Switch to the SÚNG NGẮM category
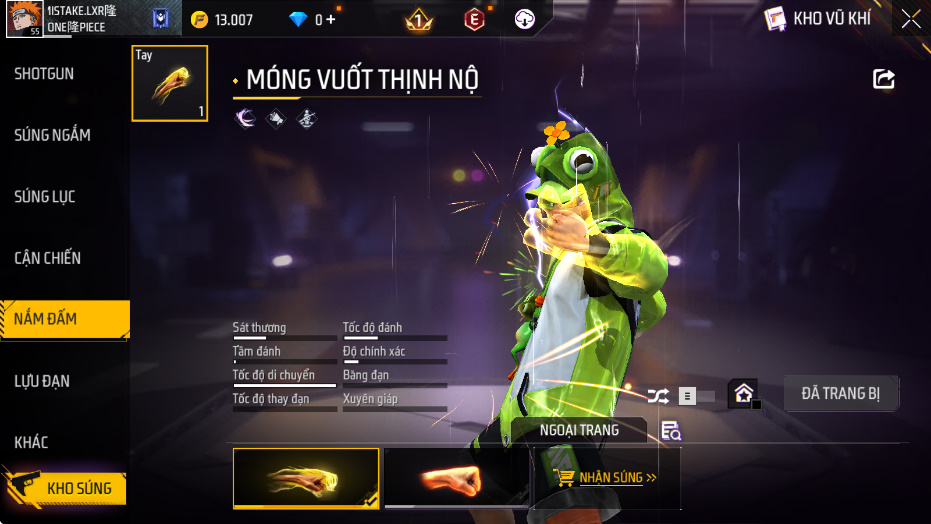 (52, 135)
